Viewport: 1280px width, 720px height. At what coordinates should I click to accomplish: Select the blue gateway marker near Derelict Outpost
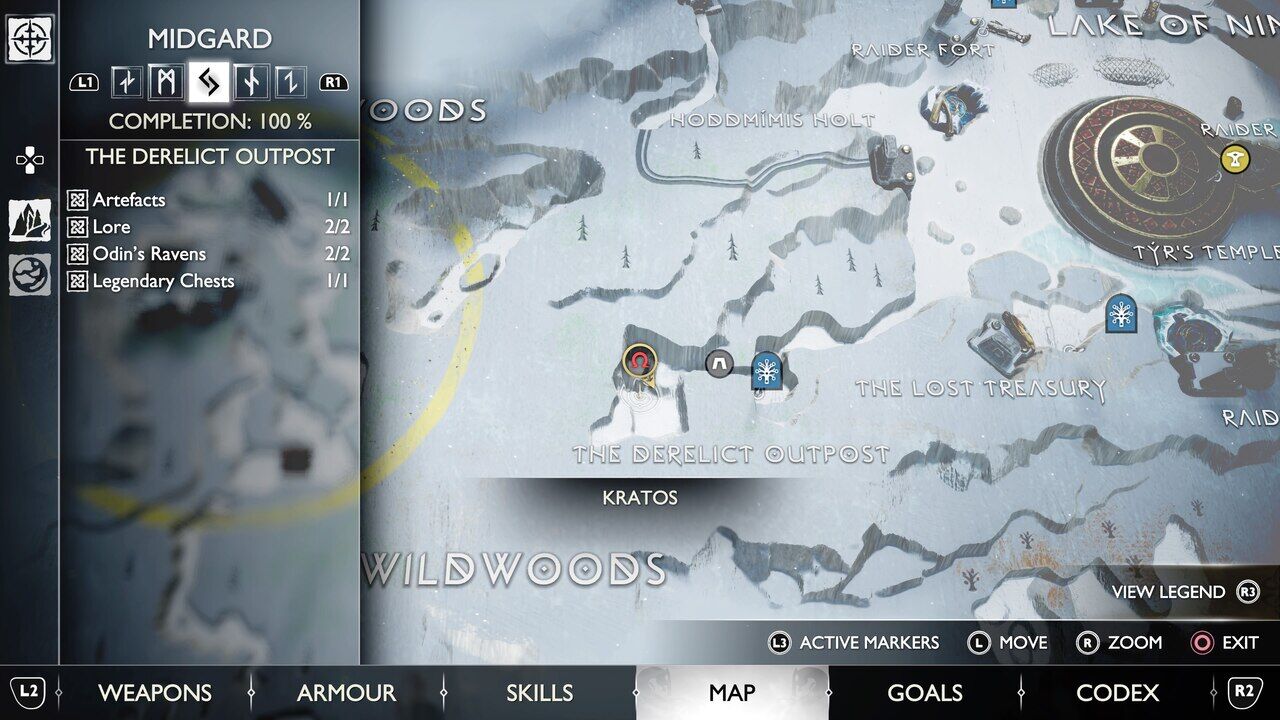(x=766, y=371)
